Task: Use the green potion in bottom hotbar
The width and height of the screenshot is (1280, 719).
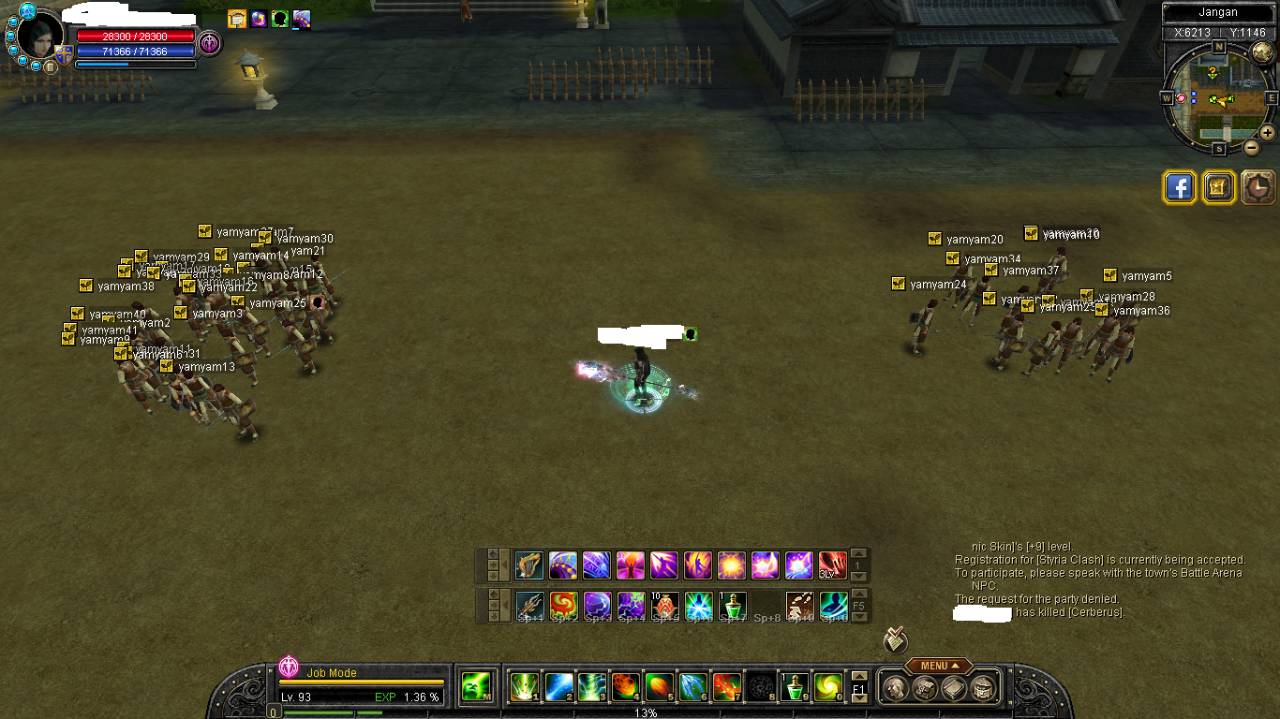Action: [x=795, y=687]
